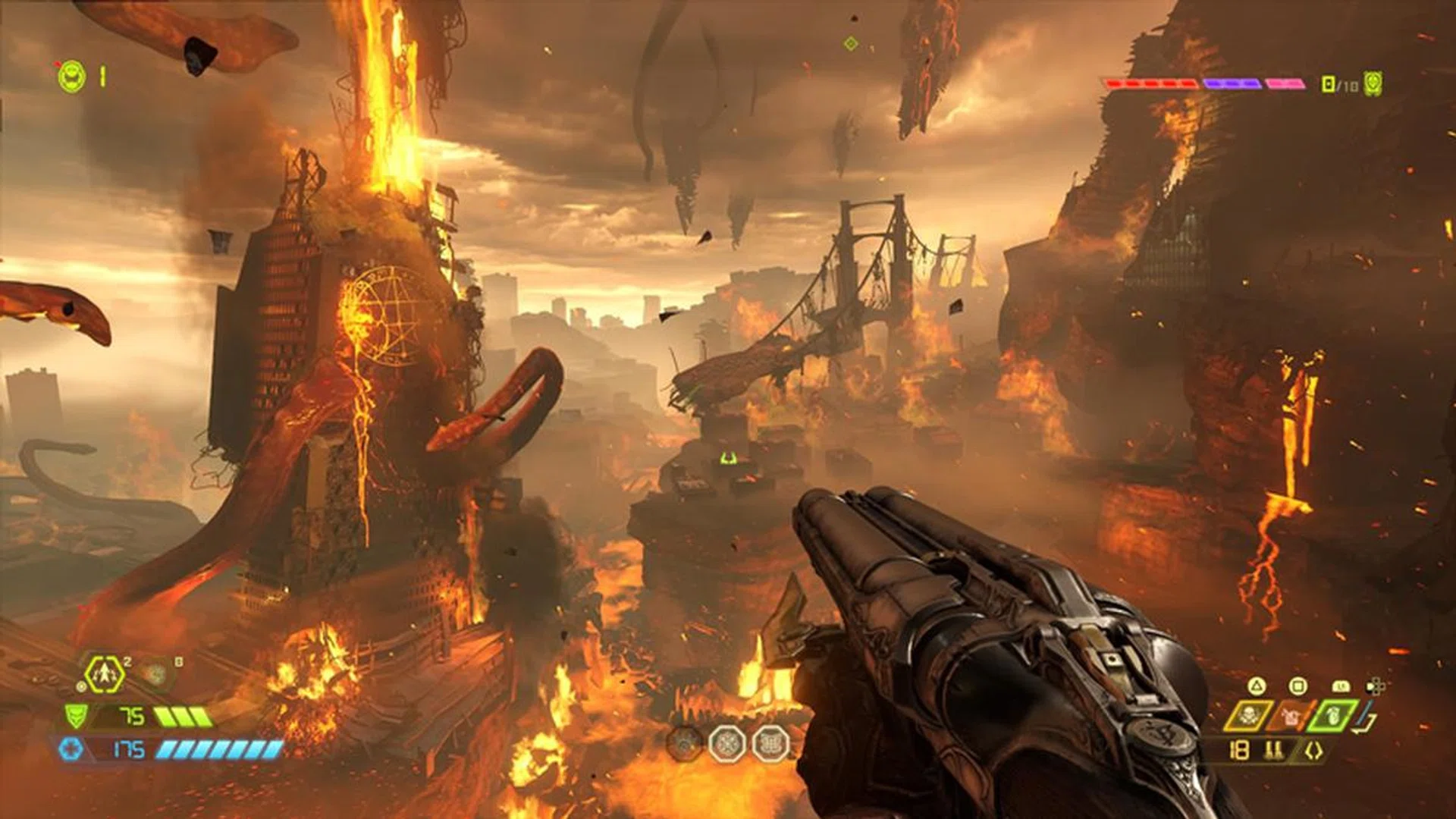The height and width of the screenshot is (819, 1456).
Task: Click the blue health cross icon beside 175
Action: point(71,750)
